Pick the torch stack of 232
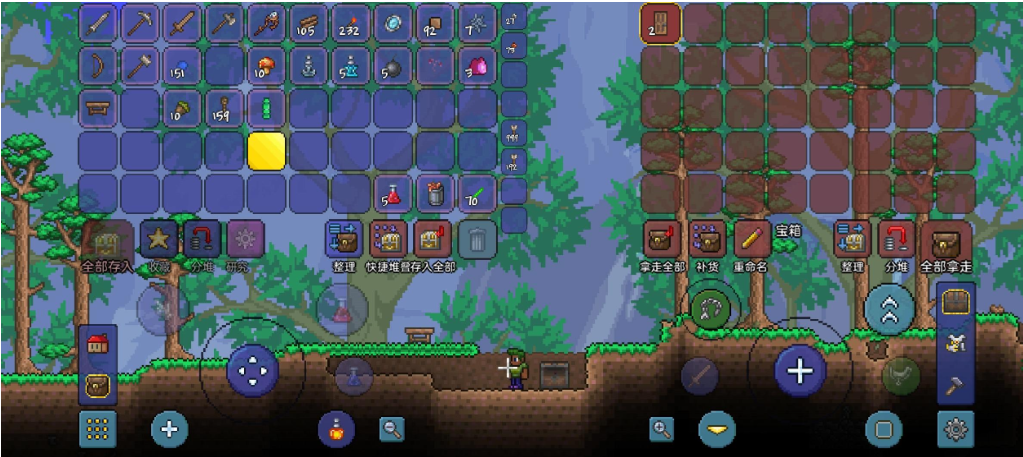The width and height of the screenshot is (1023, 457). (351, 23)
